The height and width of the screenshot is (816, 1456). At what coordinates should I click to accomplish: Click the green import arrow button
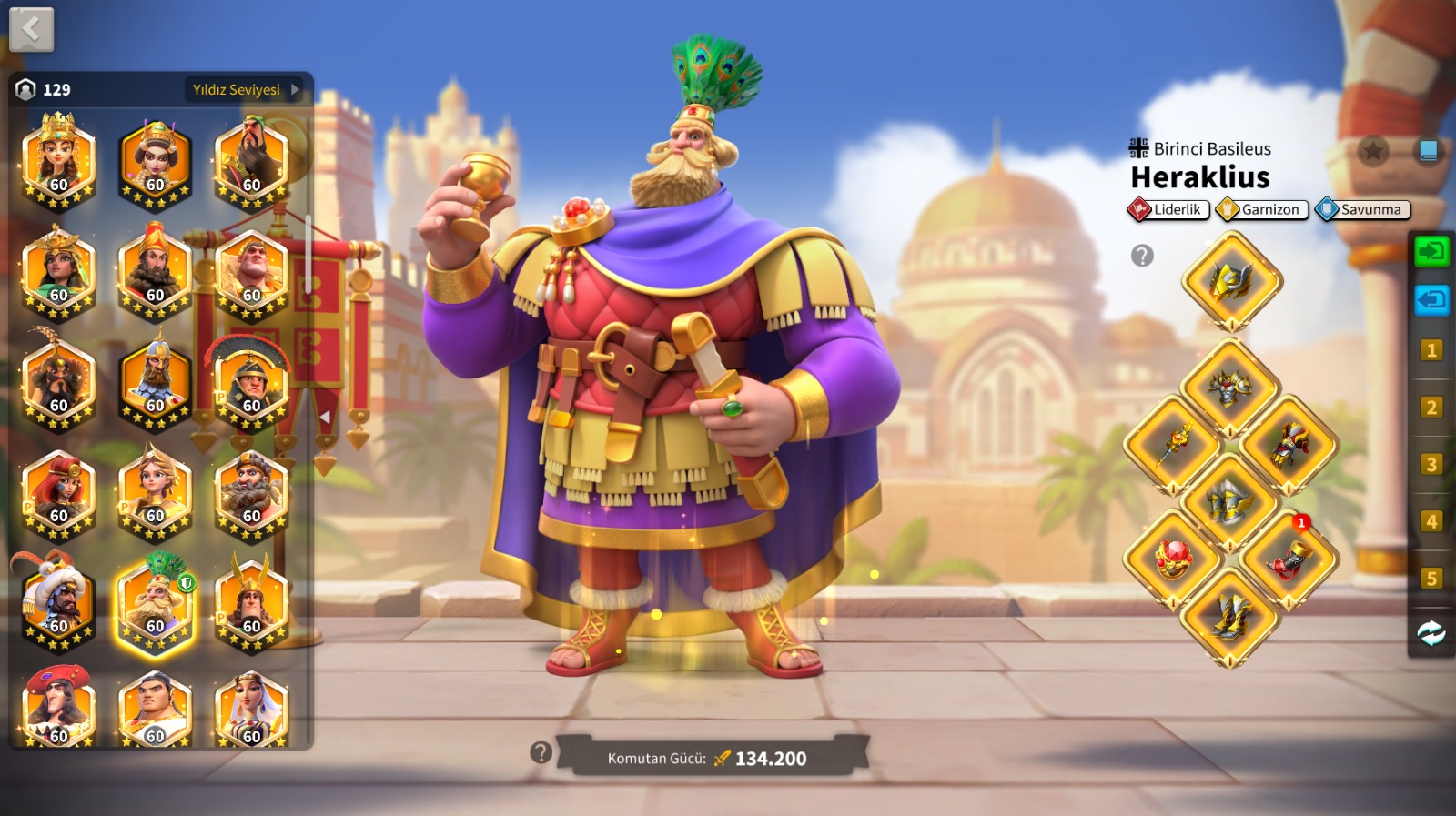tap(1431, 250)
